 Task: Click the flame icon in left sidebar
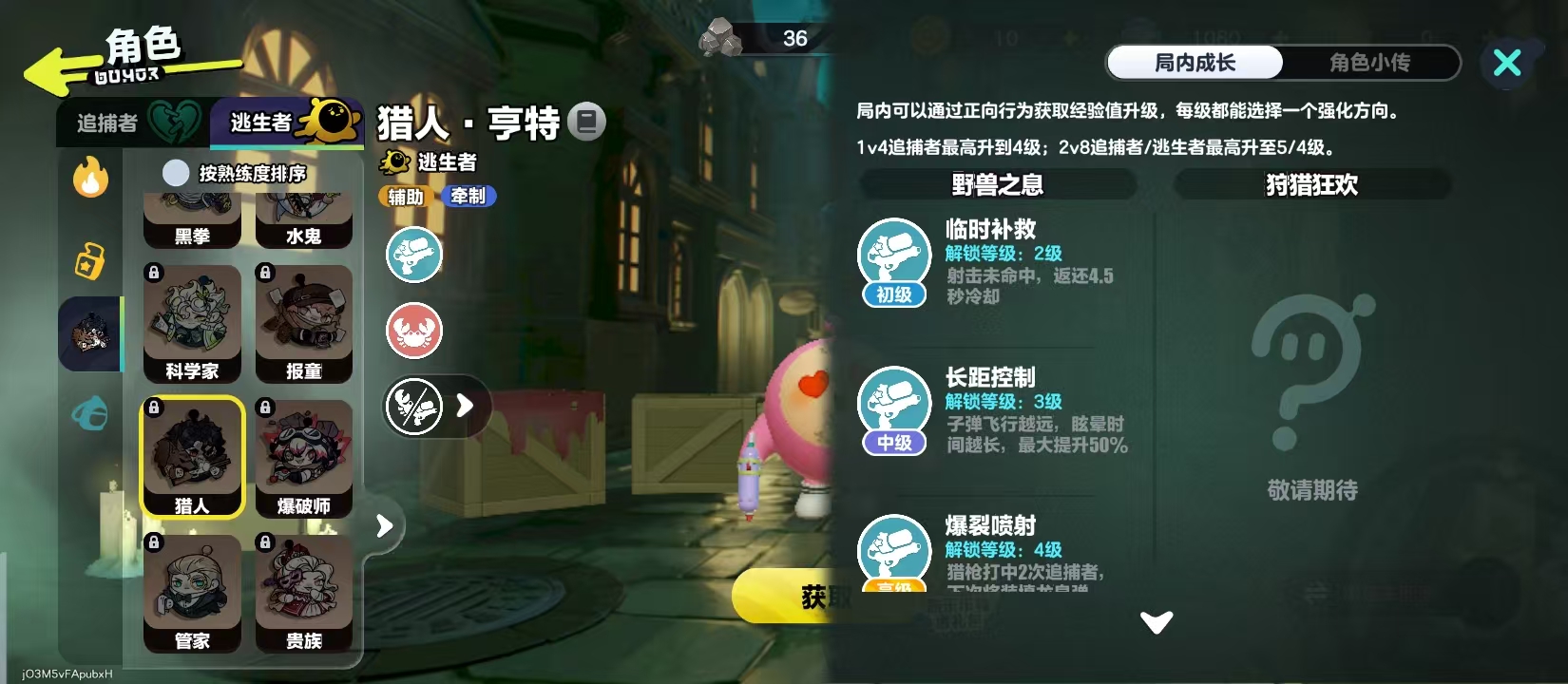[89, 178]
